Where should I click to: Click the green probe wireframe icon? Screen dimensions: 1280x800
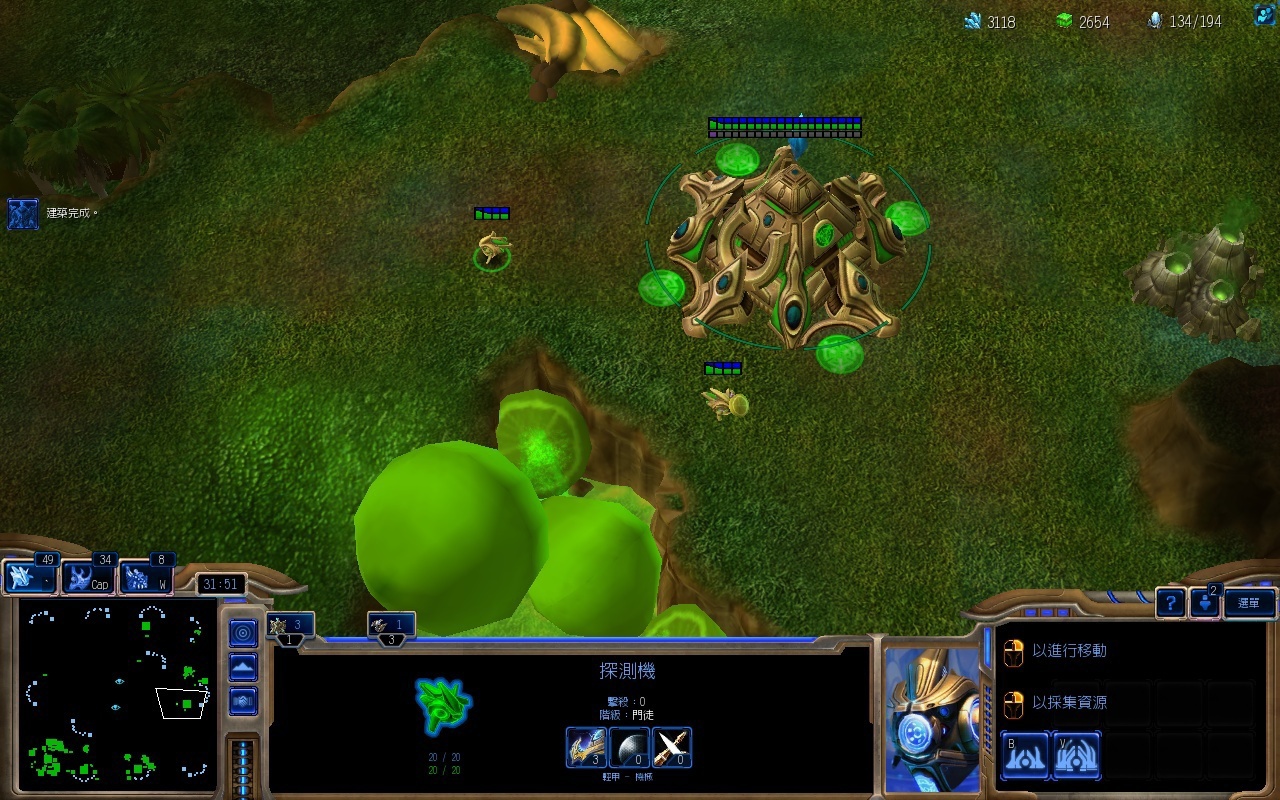click(x=443, y=705)
